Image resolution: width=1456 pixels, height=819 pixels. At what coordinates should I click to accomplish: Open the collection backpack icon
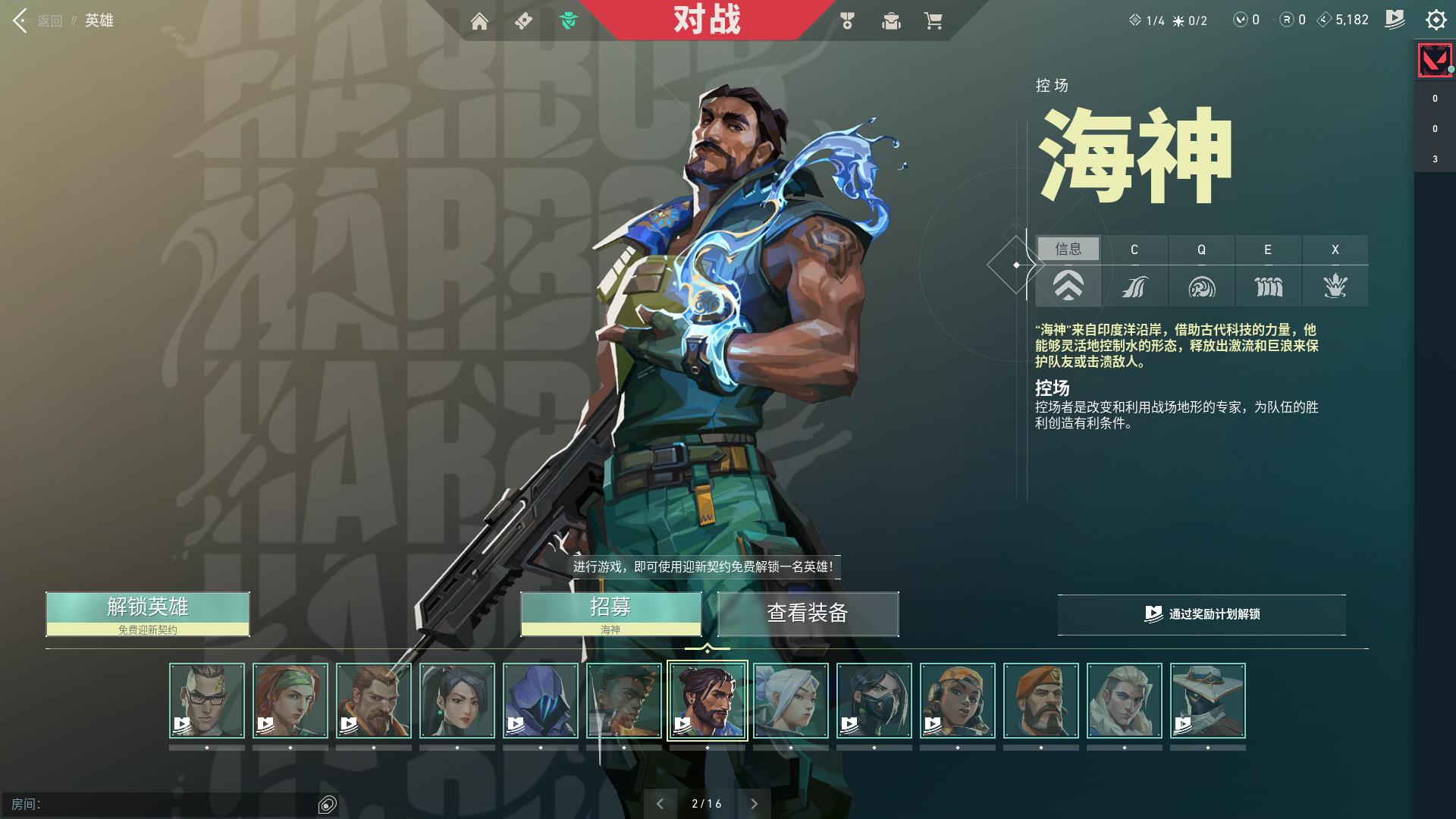pyautogui.click(x=891, y=22)
